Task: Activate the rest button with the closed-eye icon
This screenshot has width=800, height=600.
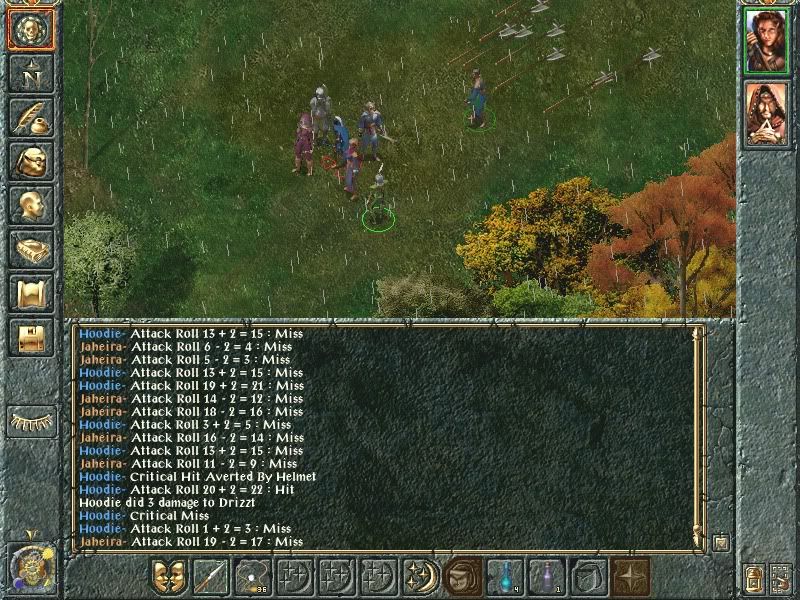Action: (31, 421)
